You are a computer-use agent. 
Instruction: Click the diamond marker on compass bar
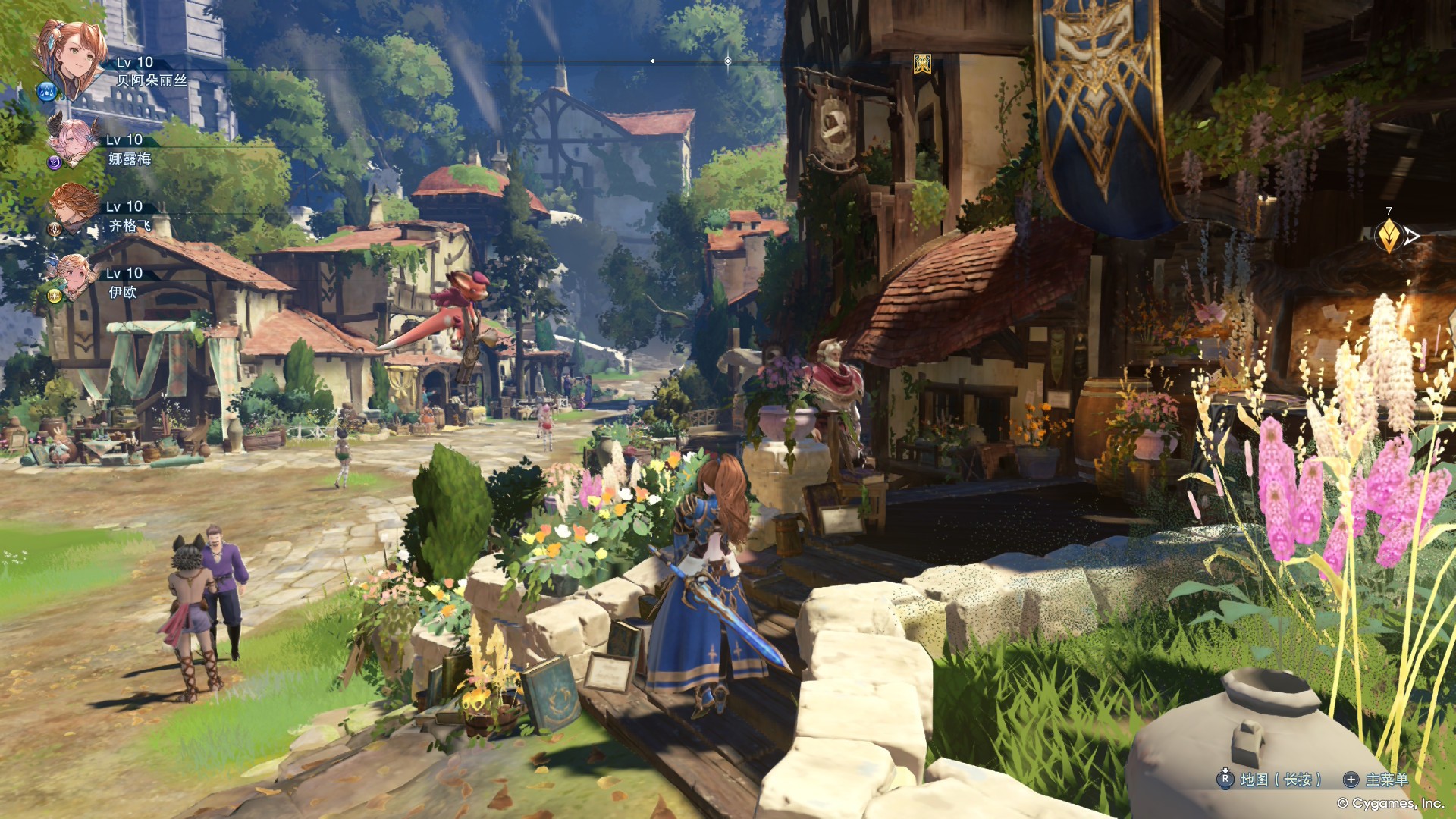click(728, 61)
